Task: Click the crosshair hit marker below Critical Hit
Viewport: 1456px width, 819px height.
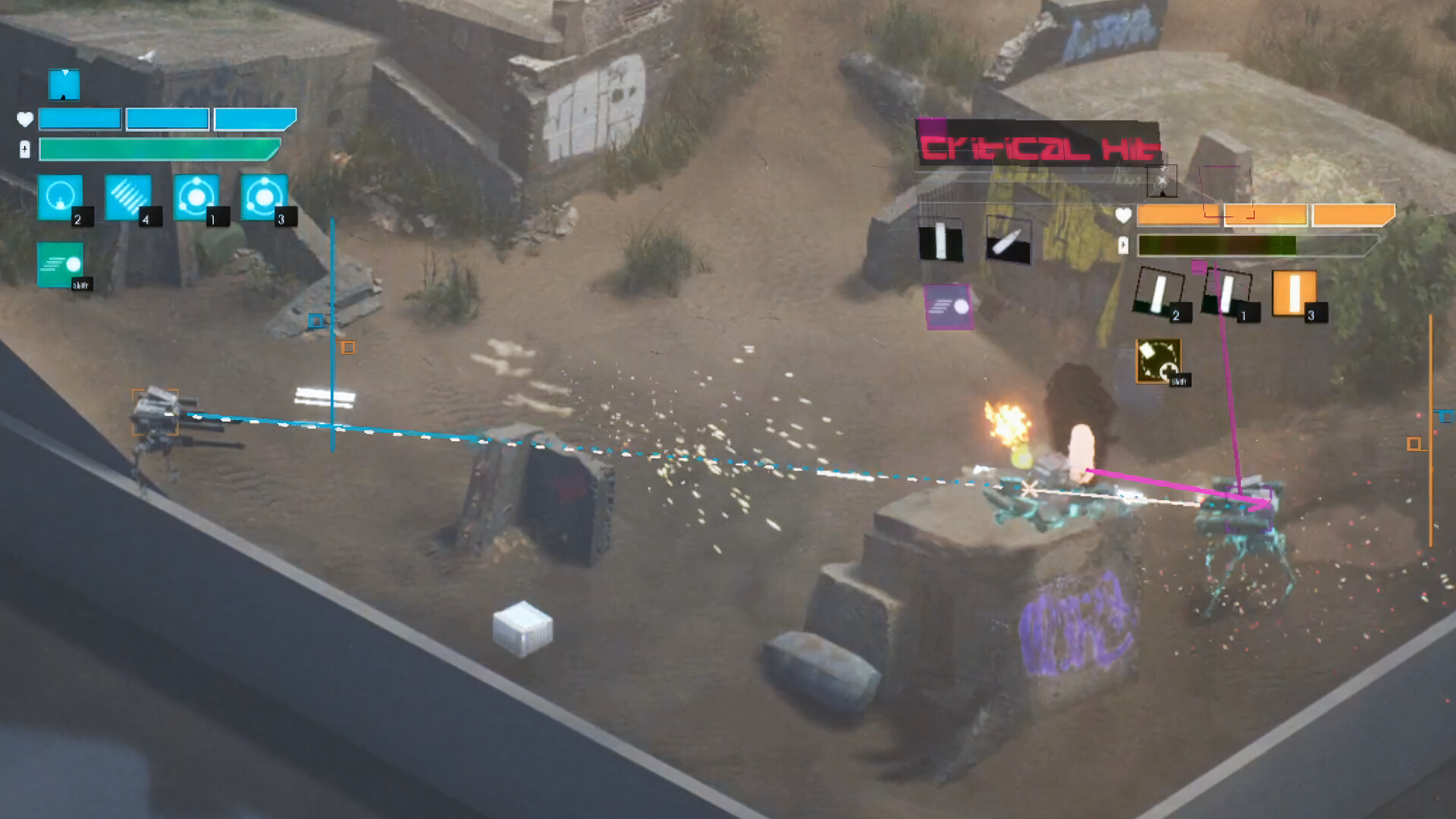Action: (x=1163, y=179)
